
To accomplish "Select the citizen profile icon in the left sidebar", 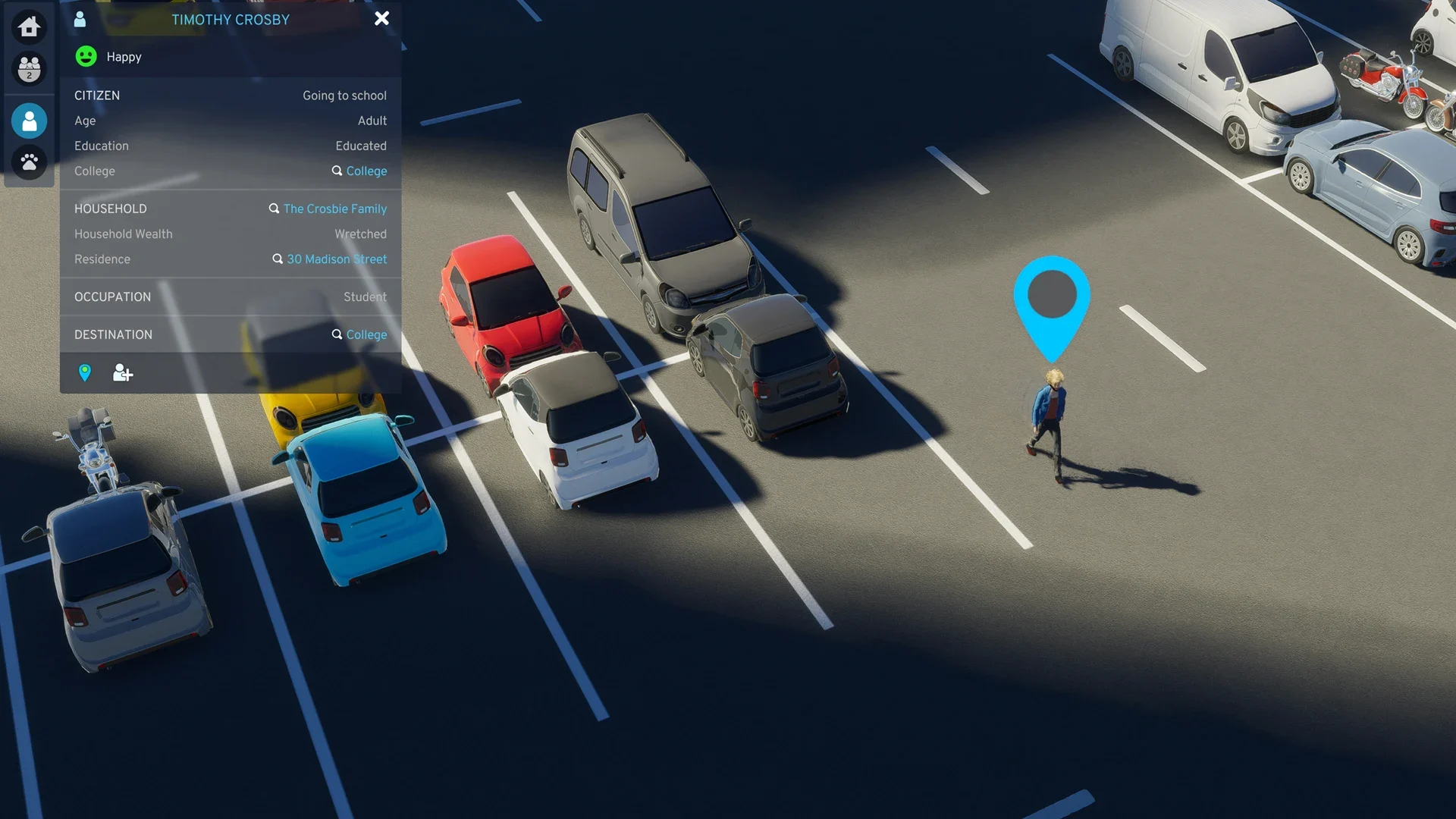I will point(29,121).
